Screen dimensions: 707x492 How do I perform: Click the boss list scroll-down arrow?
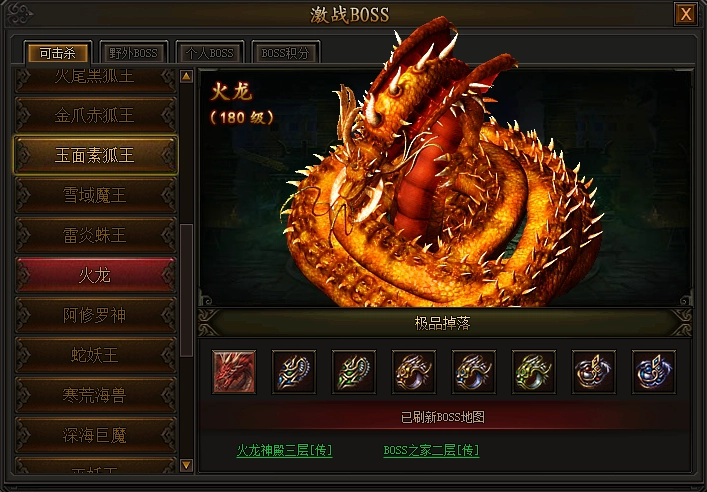tap(186, 465)
